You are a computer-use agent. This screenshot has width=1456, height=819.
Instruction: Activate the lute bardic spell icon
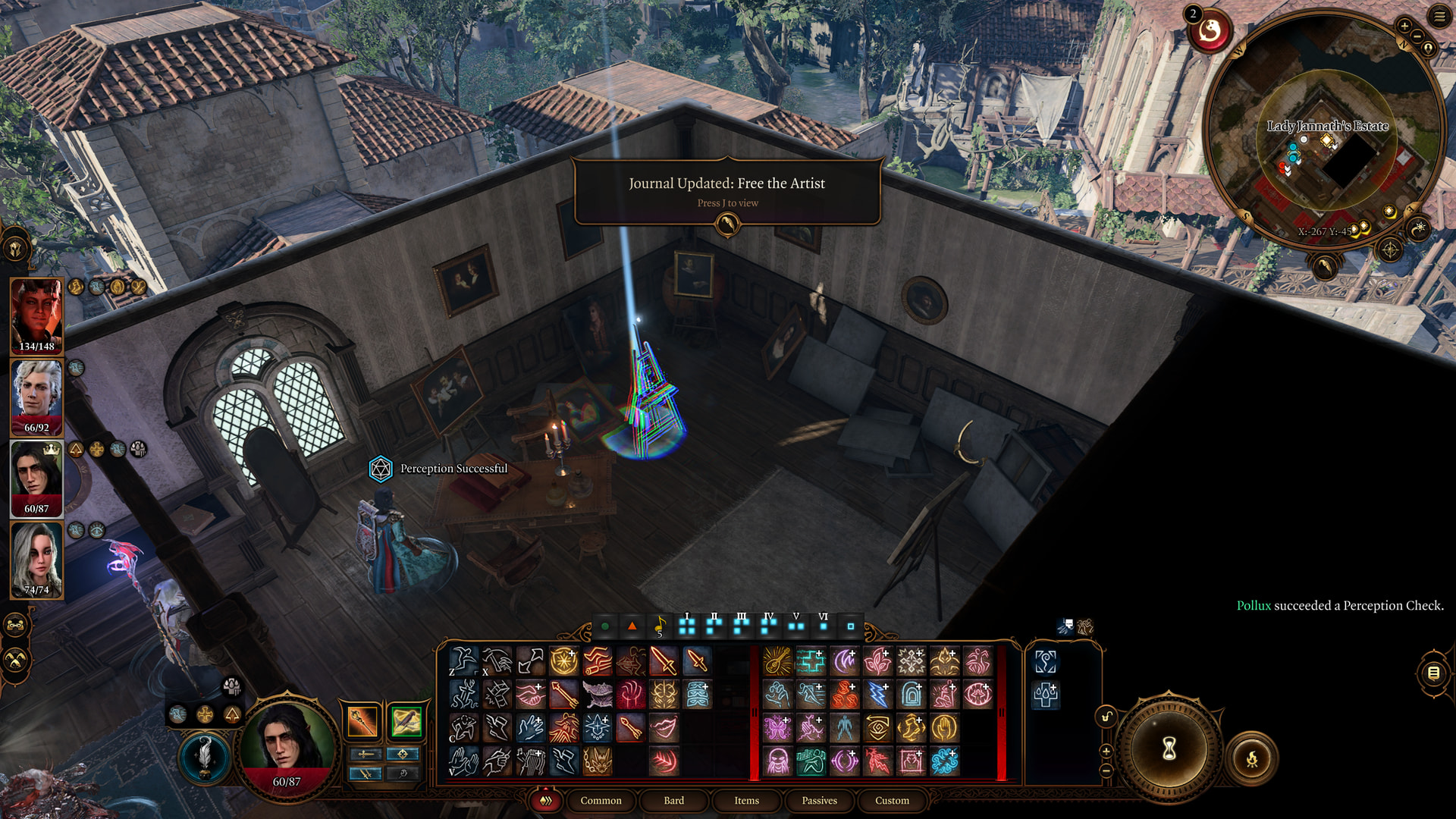pyautogui.click(x=777, y=661)
